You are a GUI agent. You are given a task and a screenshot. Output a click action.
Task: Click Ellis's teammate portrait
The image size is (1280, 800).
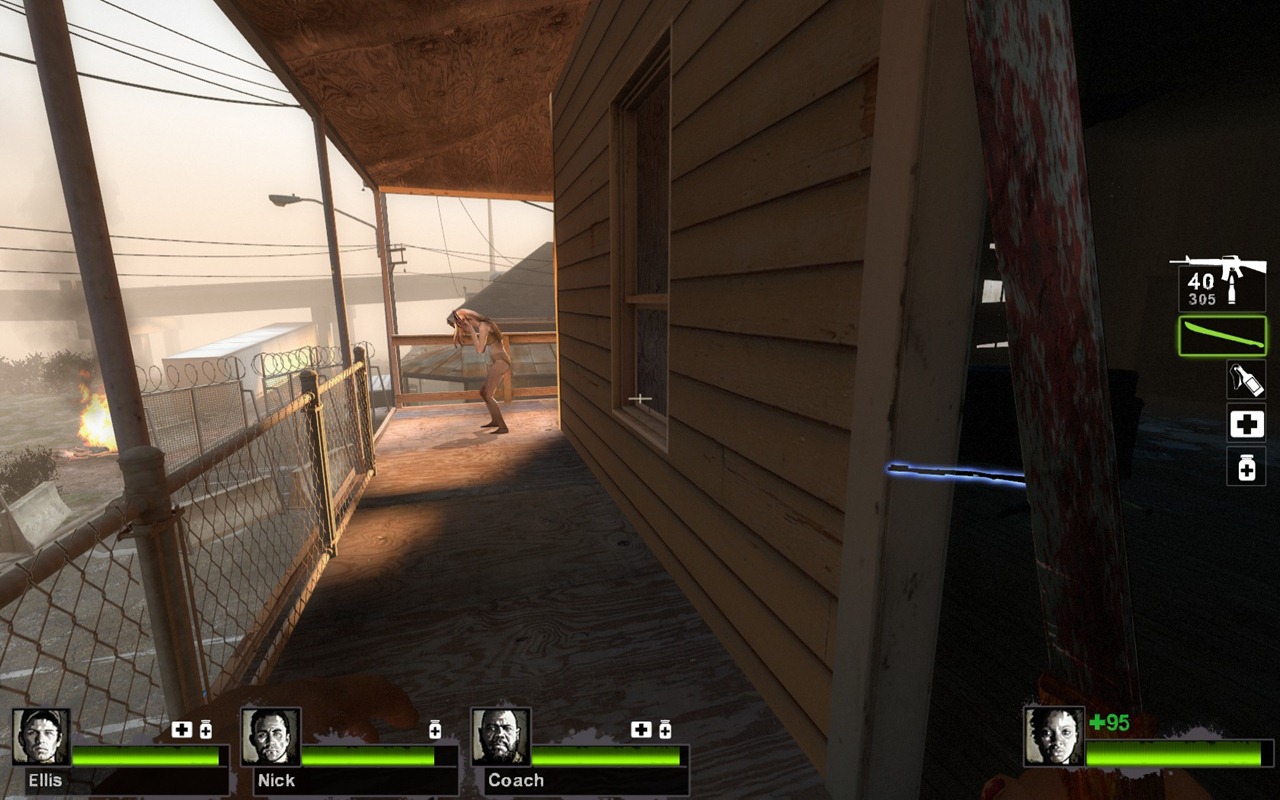[41, 737]
